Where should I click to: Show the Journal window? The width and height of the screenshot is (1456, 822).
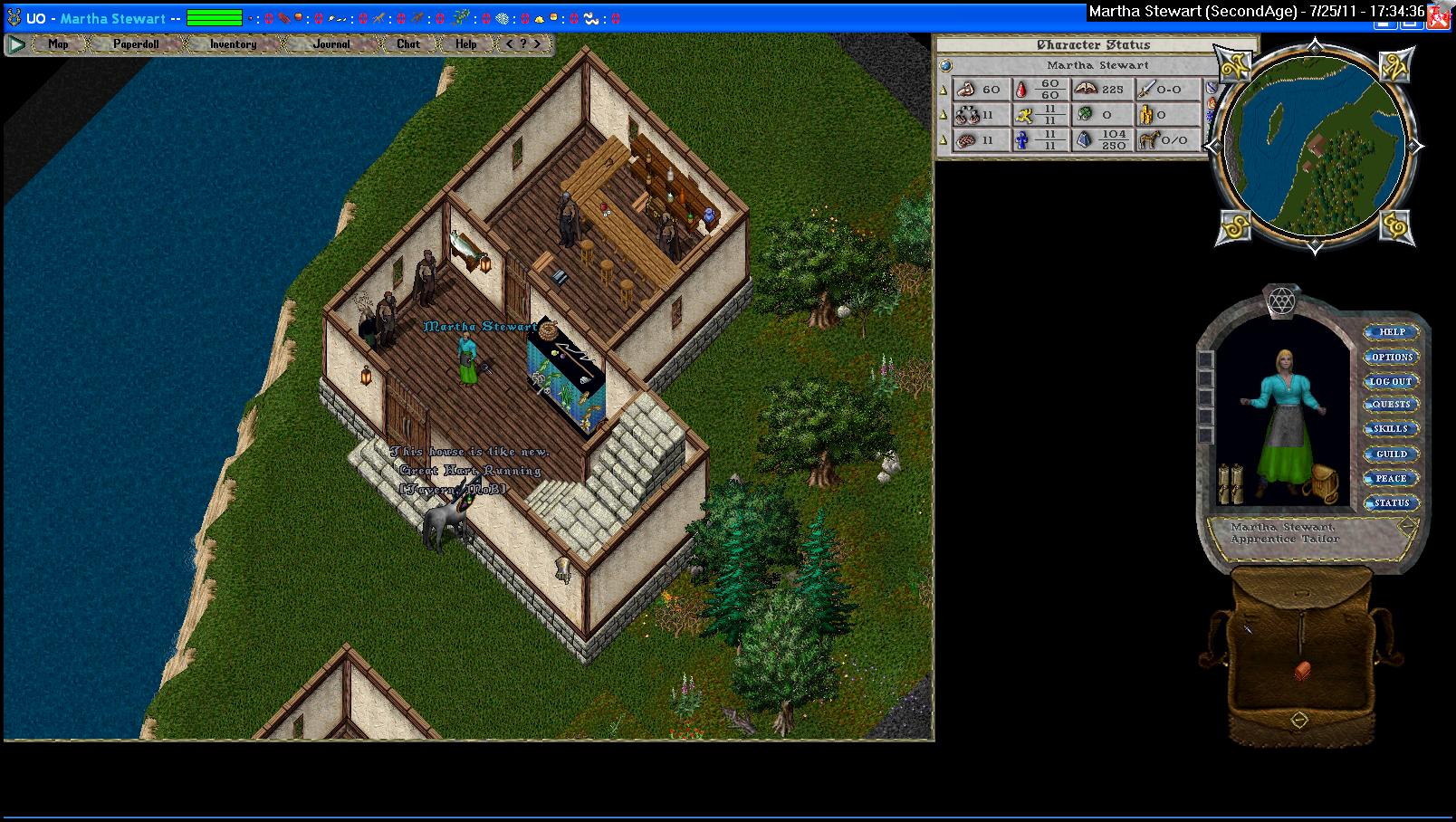coord(331,43)
